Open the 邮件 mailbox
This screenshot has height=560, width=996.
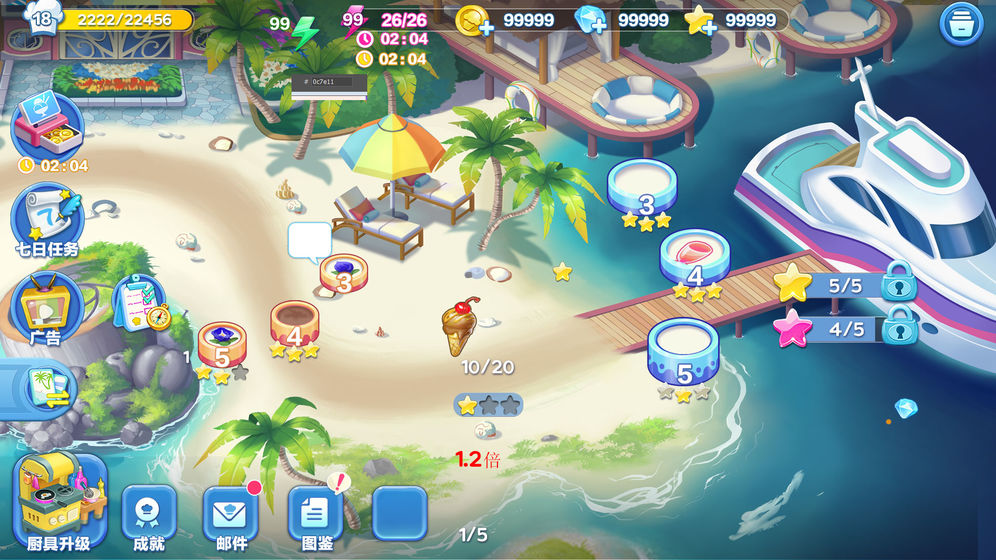(231, 517)
